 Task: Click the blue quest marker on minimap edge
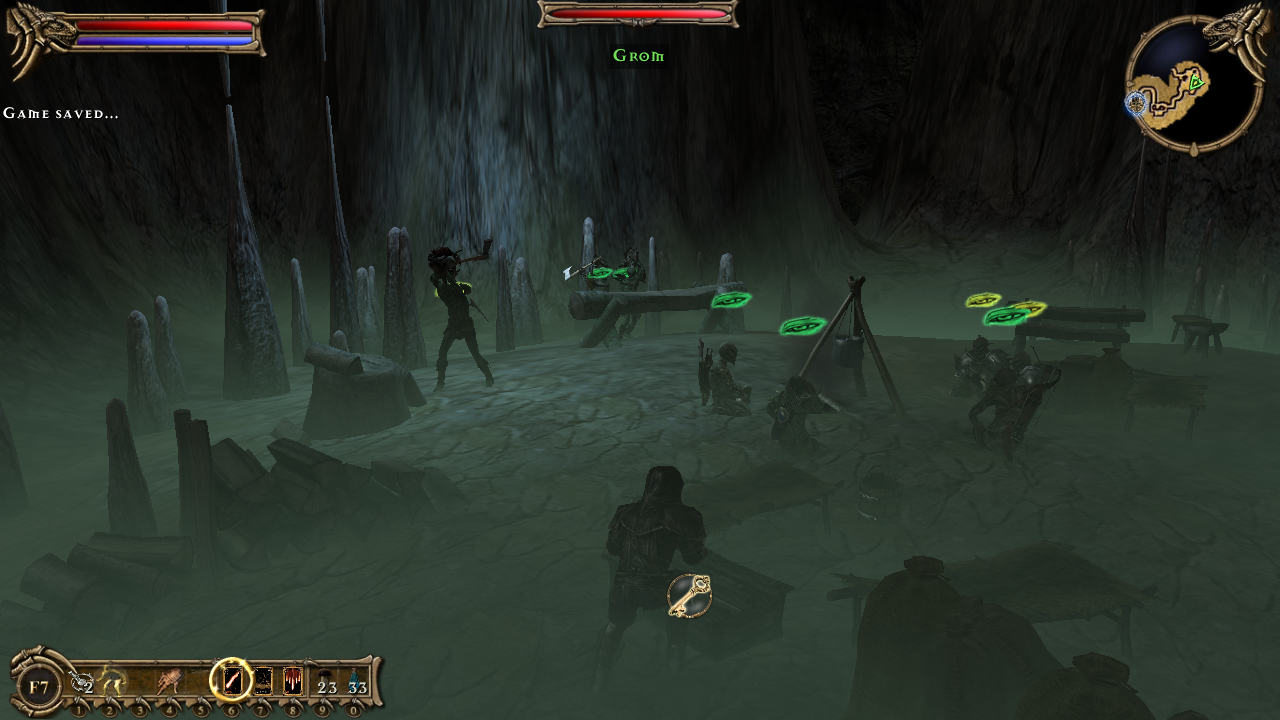(1135, 102)
